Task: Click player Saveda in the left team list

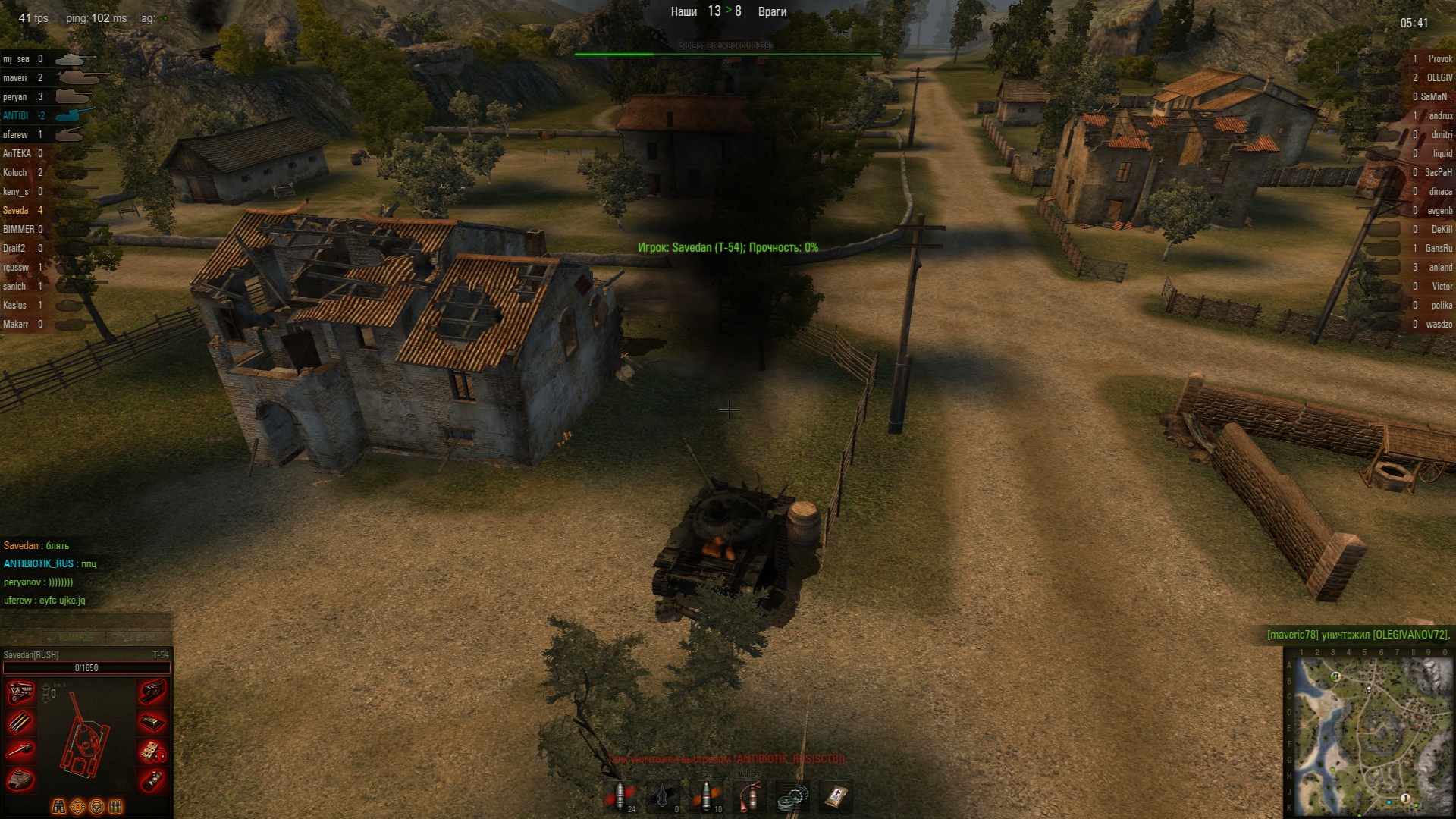Action: coord(14,210)
